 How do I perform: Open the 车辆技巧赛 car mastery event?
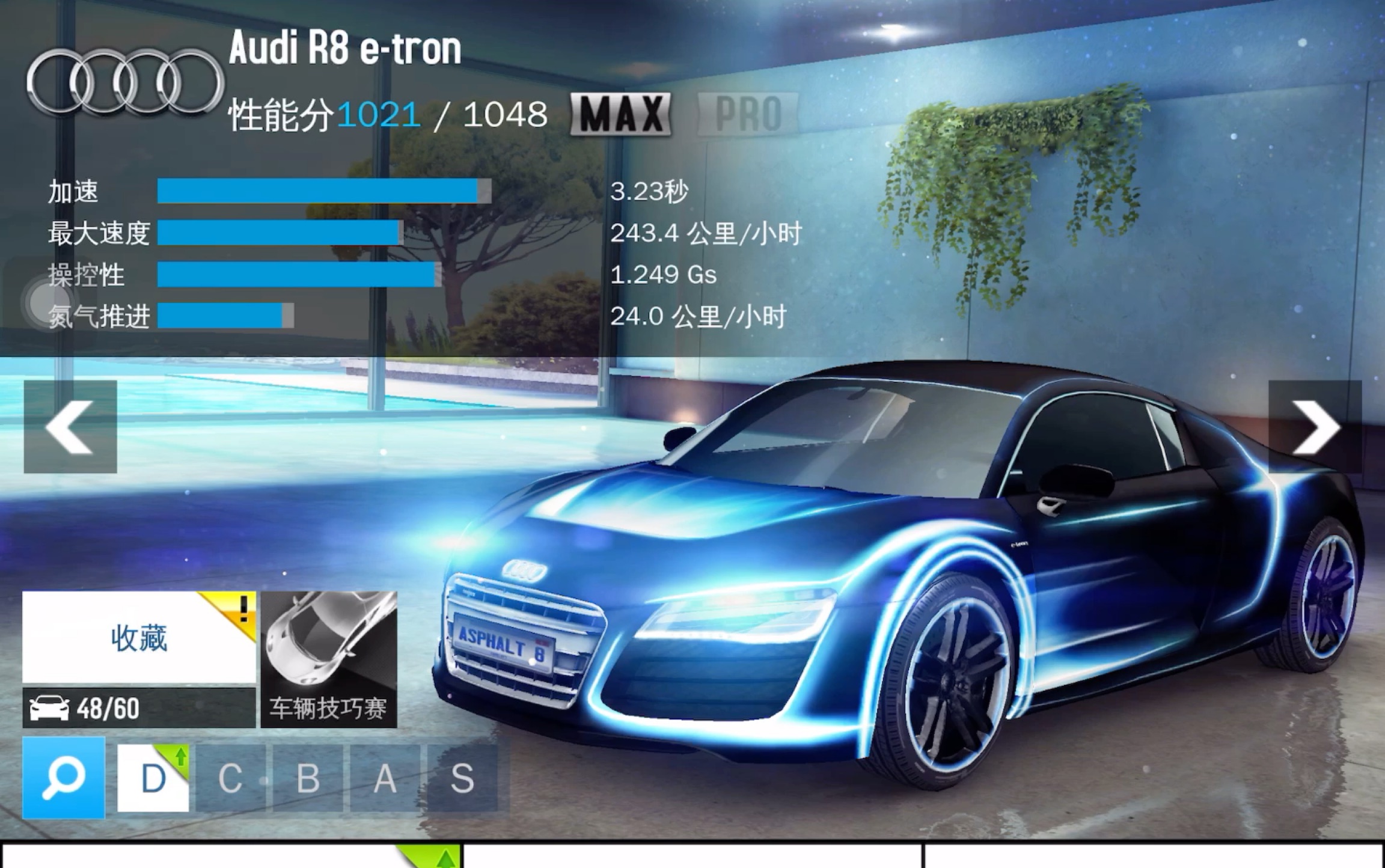click(329, 659)
